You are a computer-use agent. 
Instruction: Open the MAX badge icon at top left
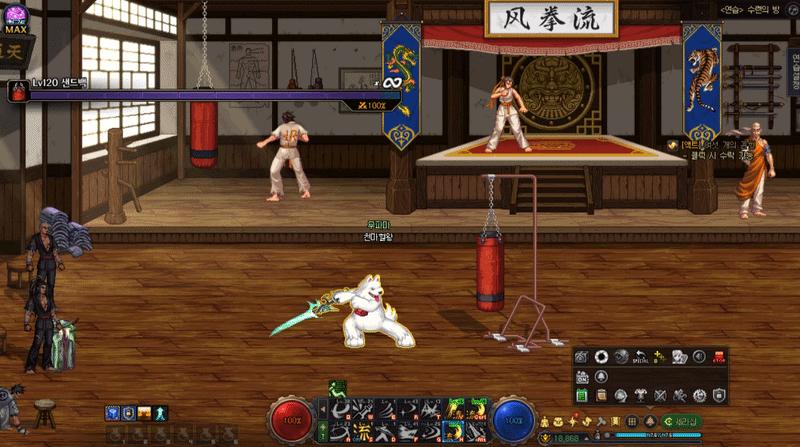pos(15,18)
